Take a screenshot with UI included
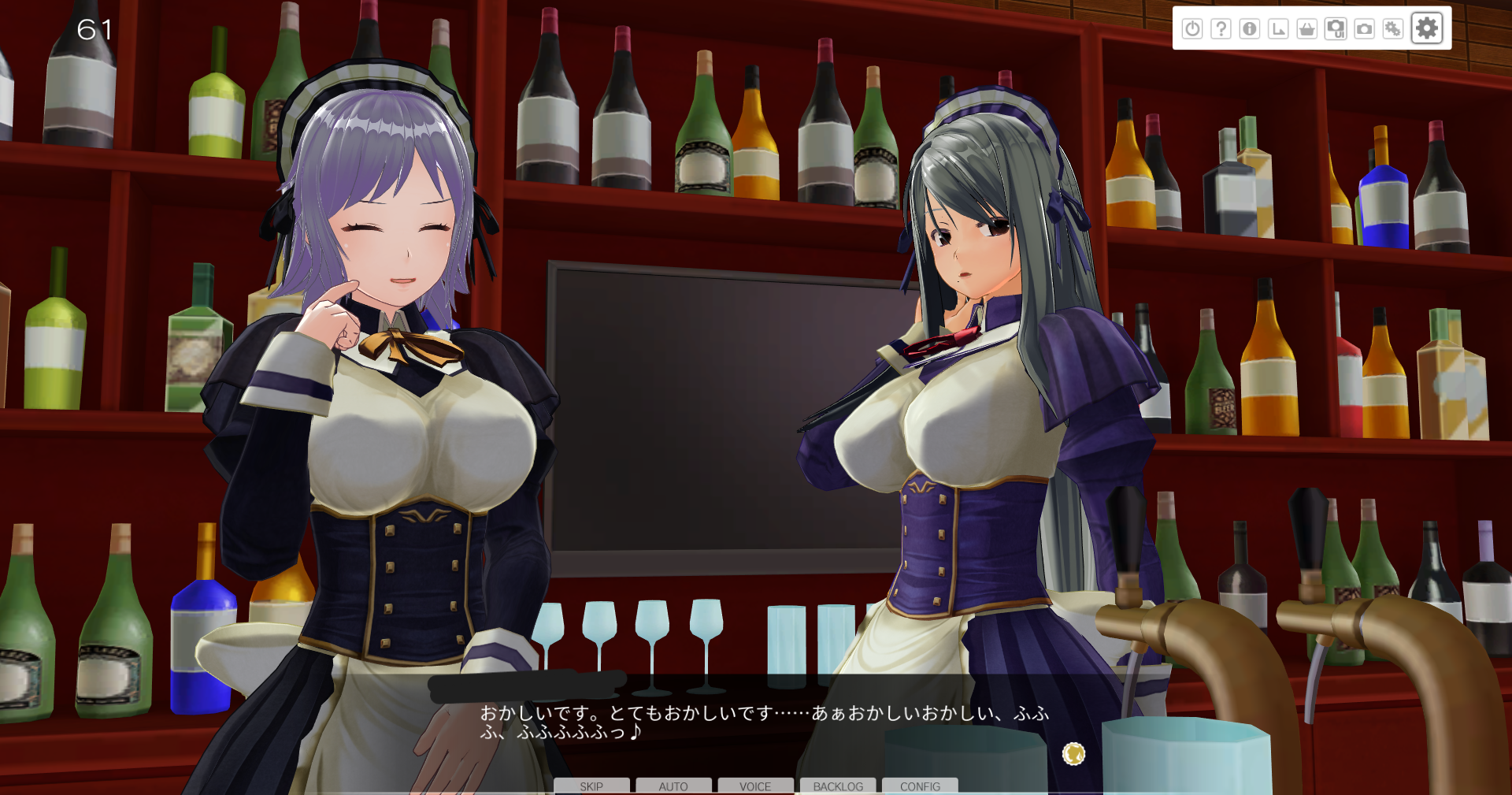The image size is (1512, 795). coord(1336,29)
